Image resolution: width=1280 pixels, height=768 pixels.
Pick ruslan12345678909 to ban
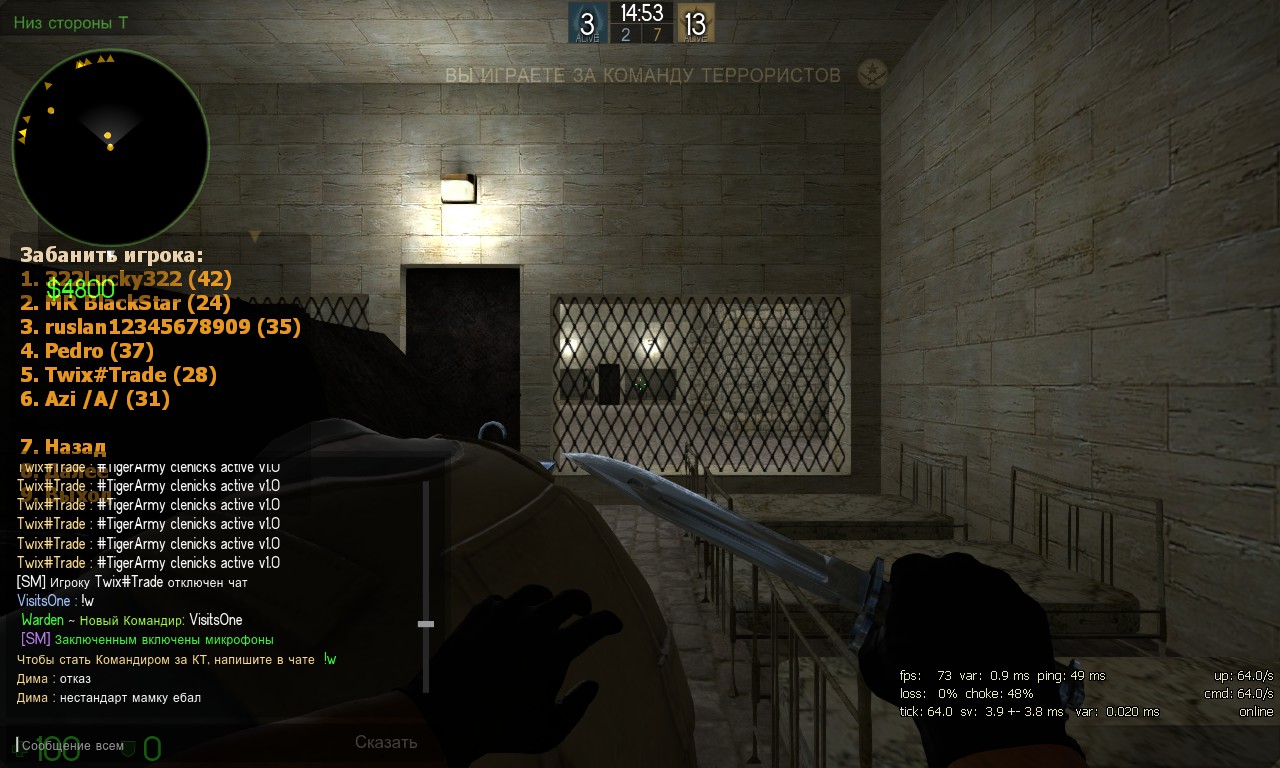[x=160, y=327]
